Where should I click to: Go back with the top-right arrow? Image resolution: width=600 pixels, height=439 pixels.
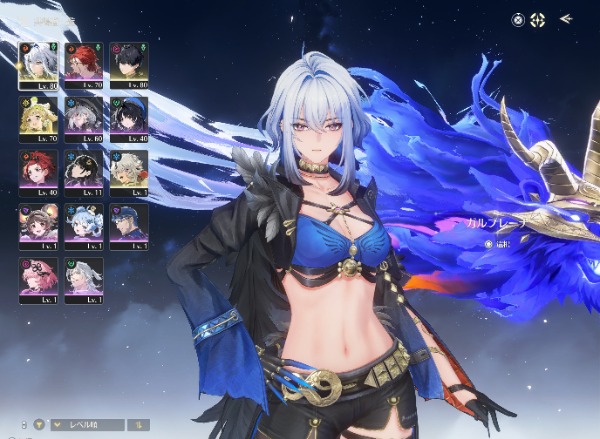point(566,18)
